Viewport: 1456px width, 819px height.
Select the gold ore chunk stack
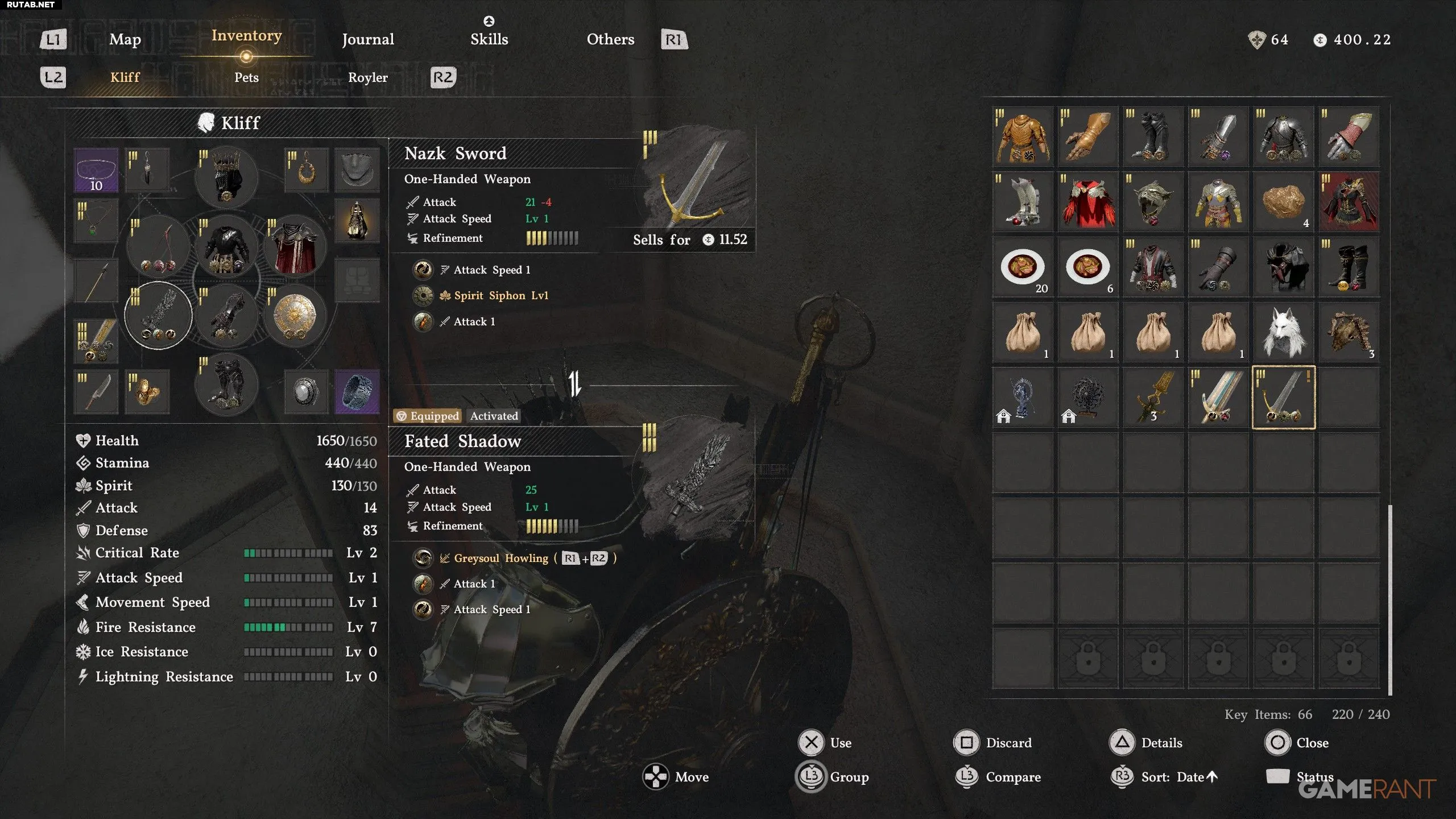click(1283, 202)
